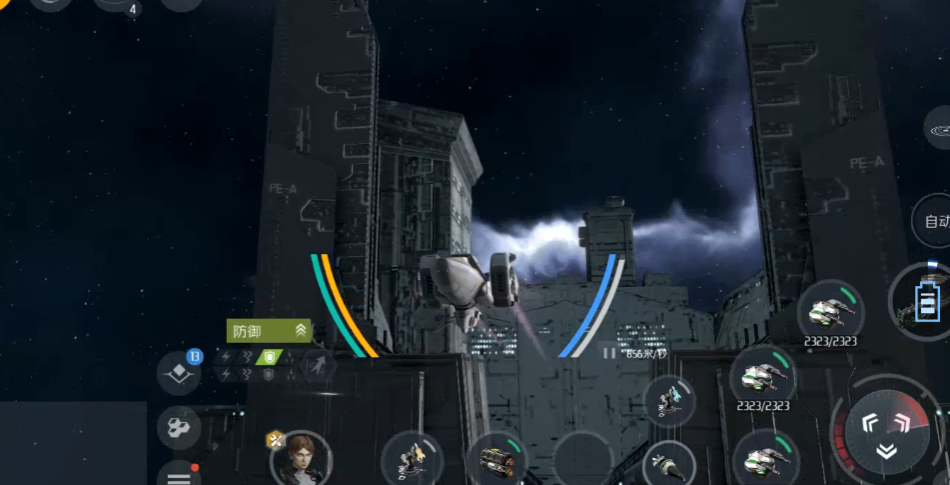Click the pause icon beside the speed readout

click(x=609, y=352)
